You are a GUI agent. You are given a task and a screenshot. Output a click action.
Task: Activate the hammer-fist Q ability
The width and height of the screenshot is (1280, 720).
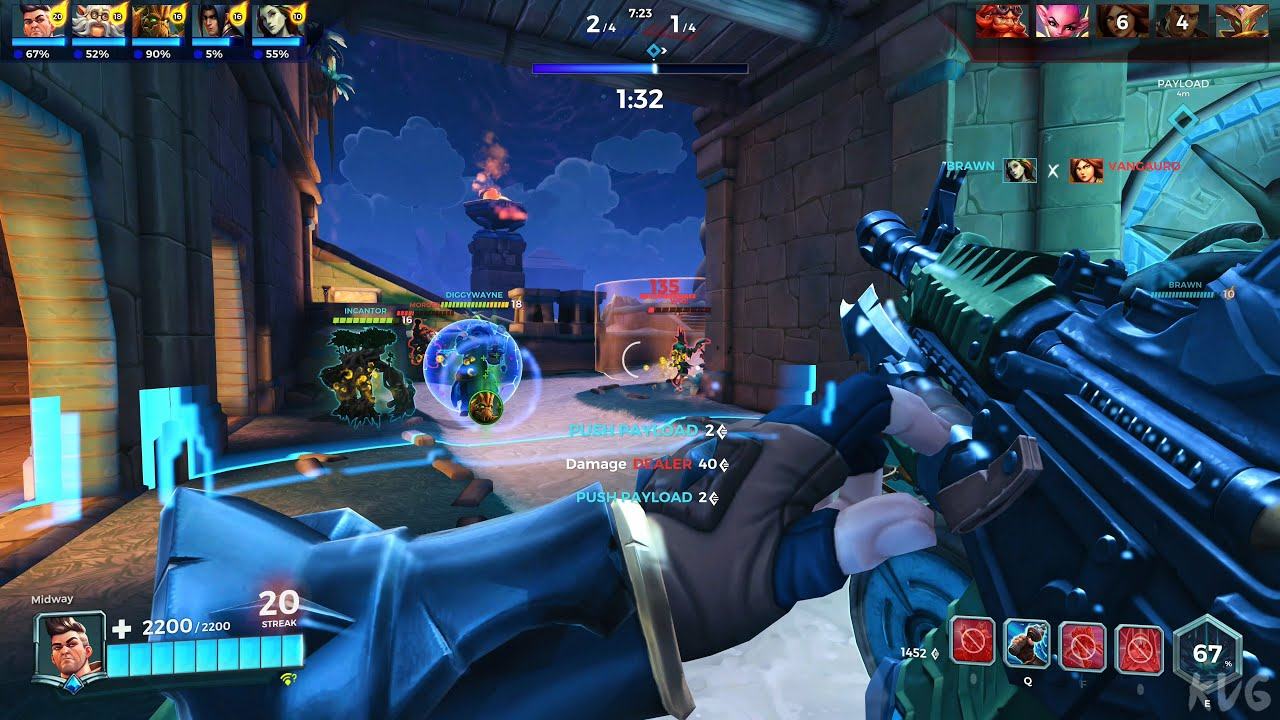pos(1026,644)
